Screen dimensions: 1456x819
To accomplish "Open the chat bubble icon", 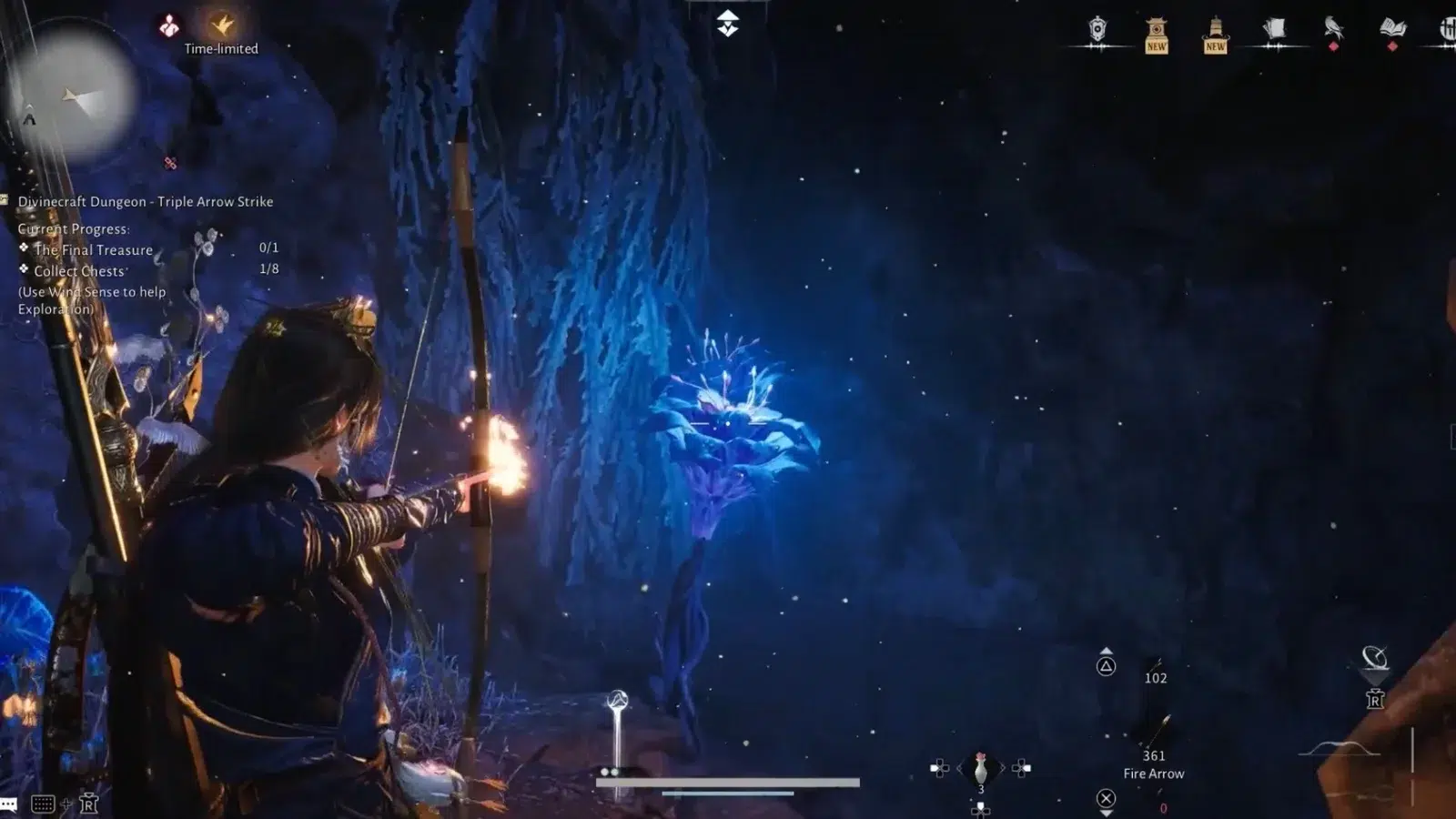I will [9, 804].
